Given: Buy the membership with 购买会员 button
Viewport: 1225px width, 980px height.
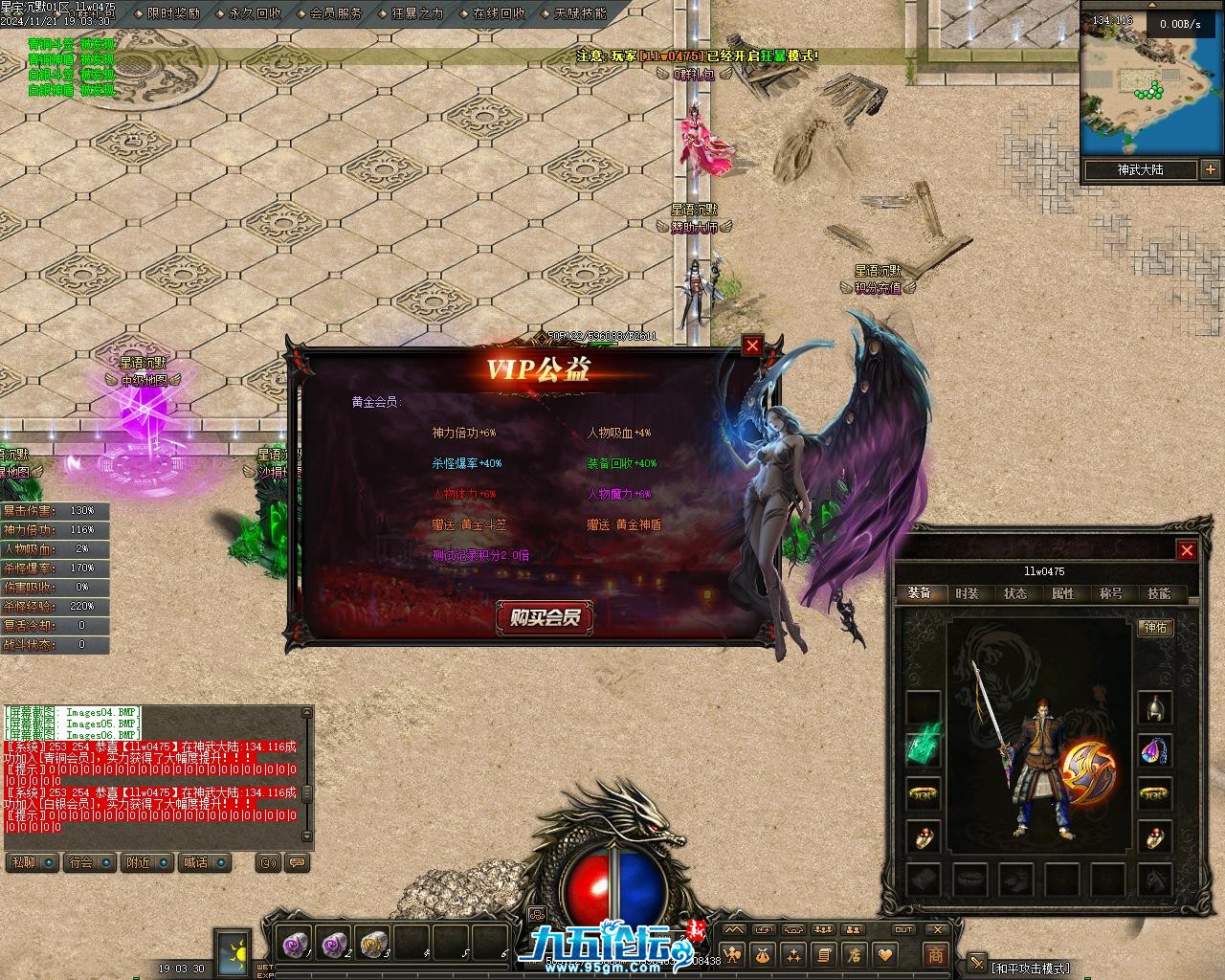Looking at the screenshot, I should click(545, 617).
